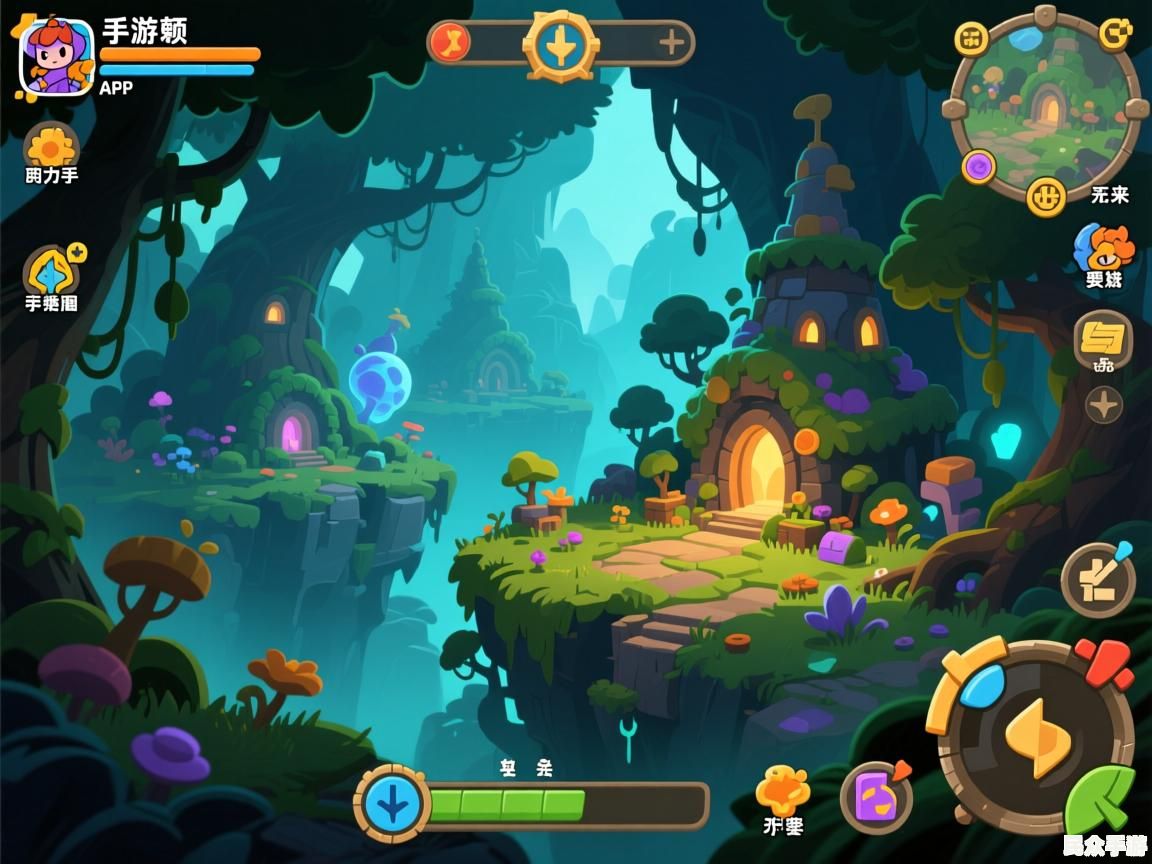Tap the purple swirl button on minimap

tap(979, 166)
